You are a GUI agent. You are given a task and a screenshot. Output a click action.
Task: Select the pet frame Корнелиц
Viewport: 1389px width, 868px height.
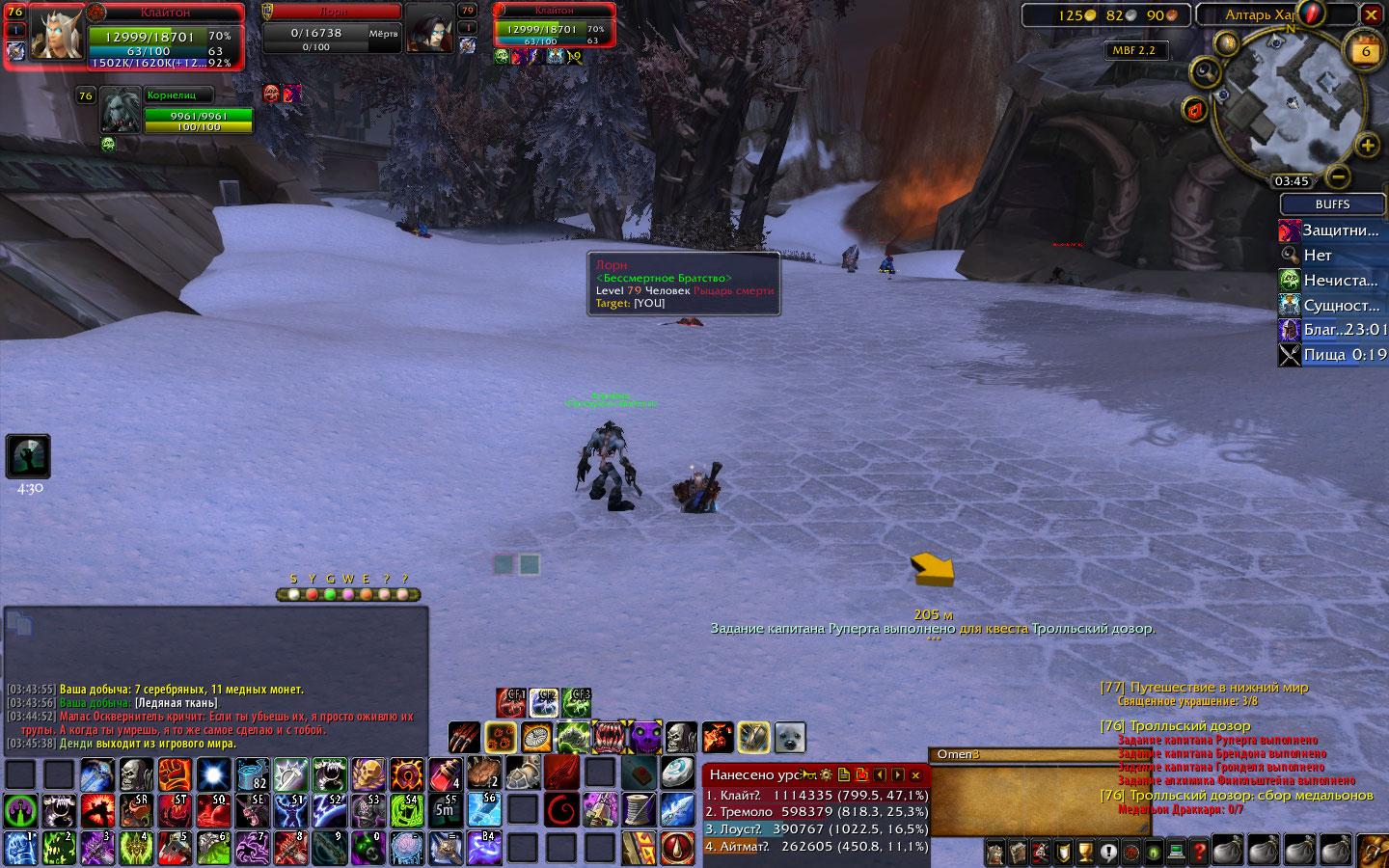[121, 110]
